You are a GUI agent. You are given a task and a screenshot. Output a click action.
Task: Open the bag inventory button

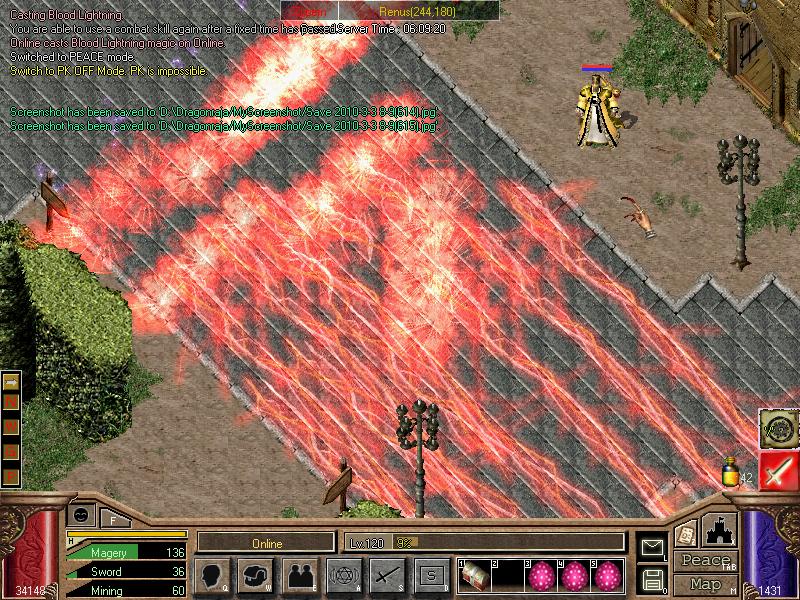pyautogui.click(x=257, y=576)
